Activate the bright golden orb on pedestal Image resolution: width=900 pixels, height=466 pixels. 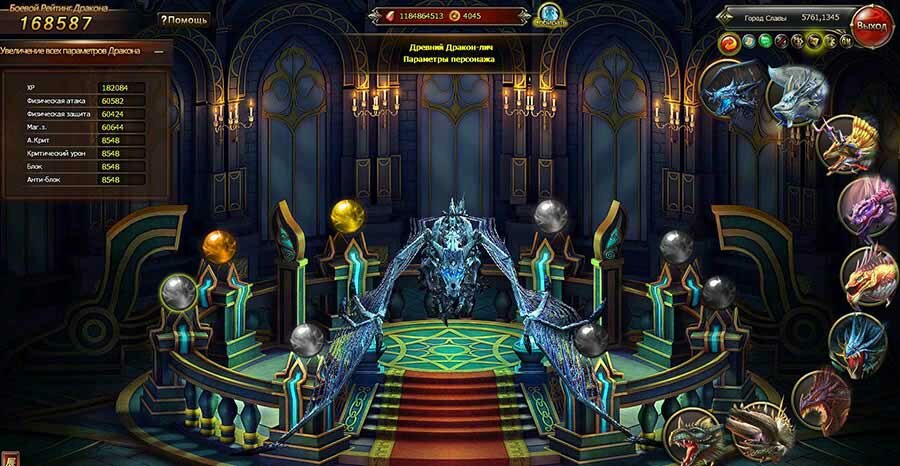(348, 215)
